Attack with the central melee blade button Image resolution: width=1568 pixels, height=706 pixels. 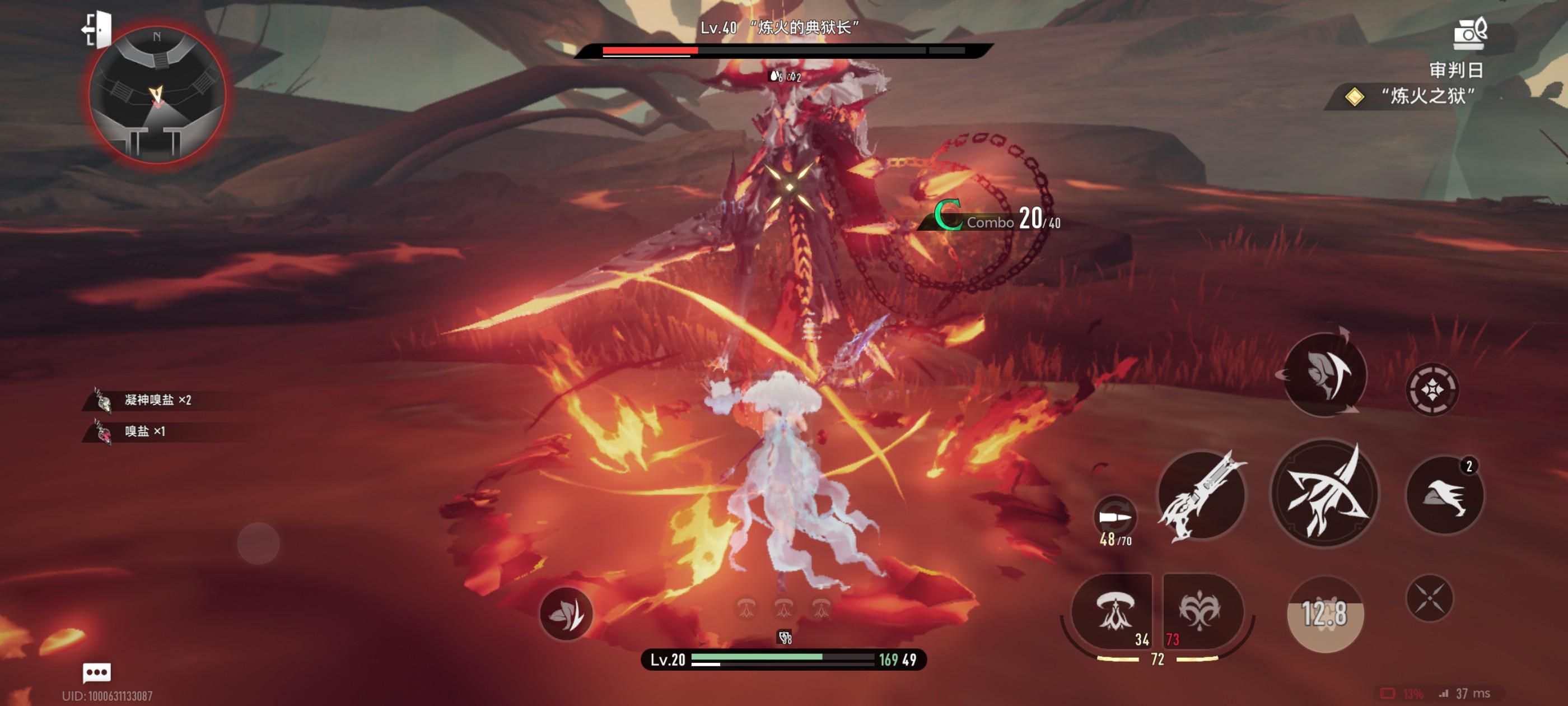[x=1324, y=494]
